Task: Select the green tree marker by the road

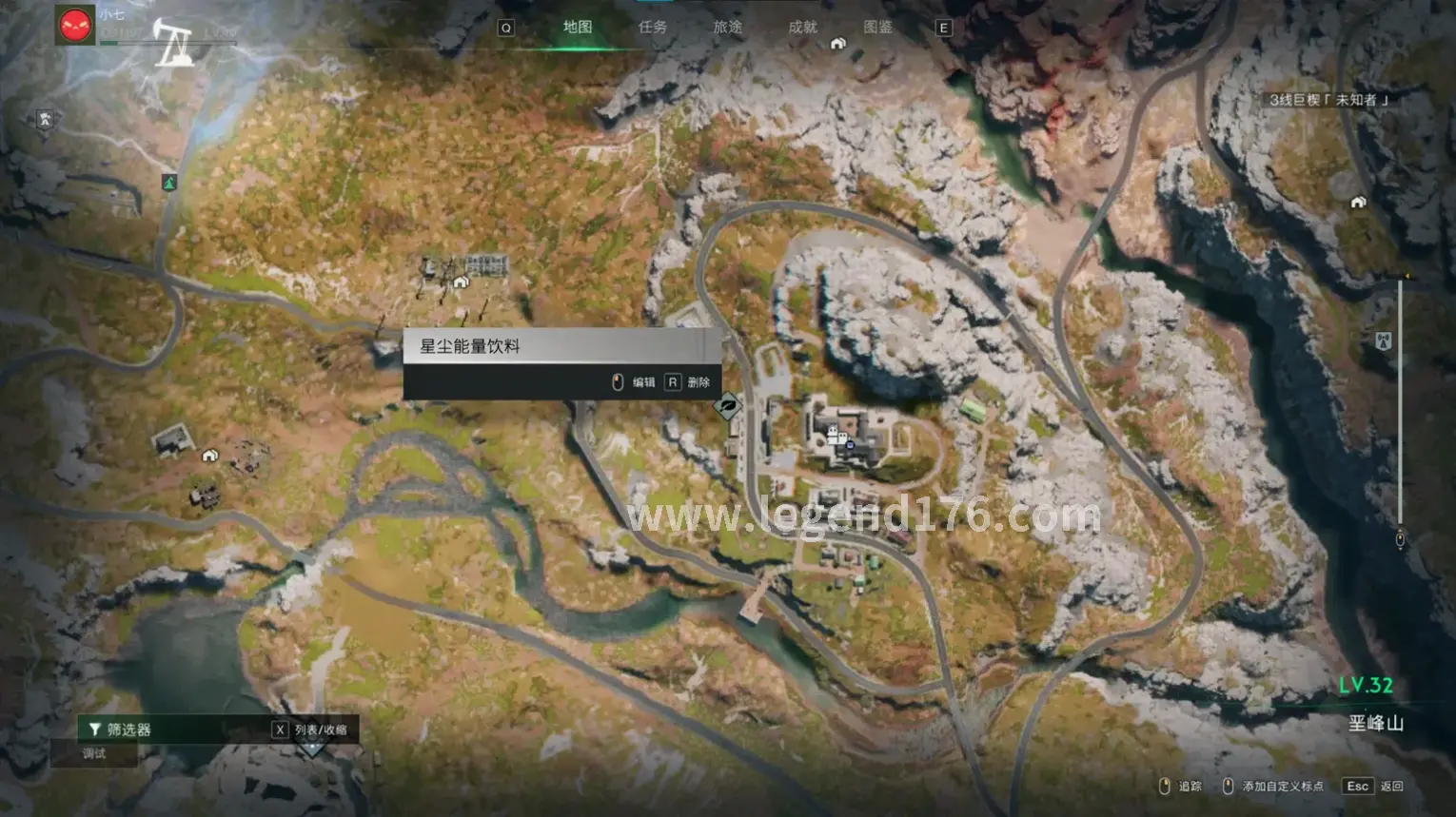Action: click(169, 182)
